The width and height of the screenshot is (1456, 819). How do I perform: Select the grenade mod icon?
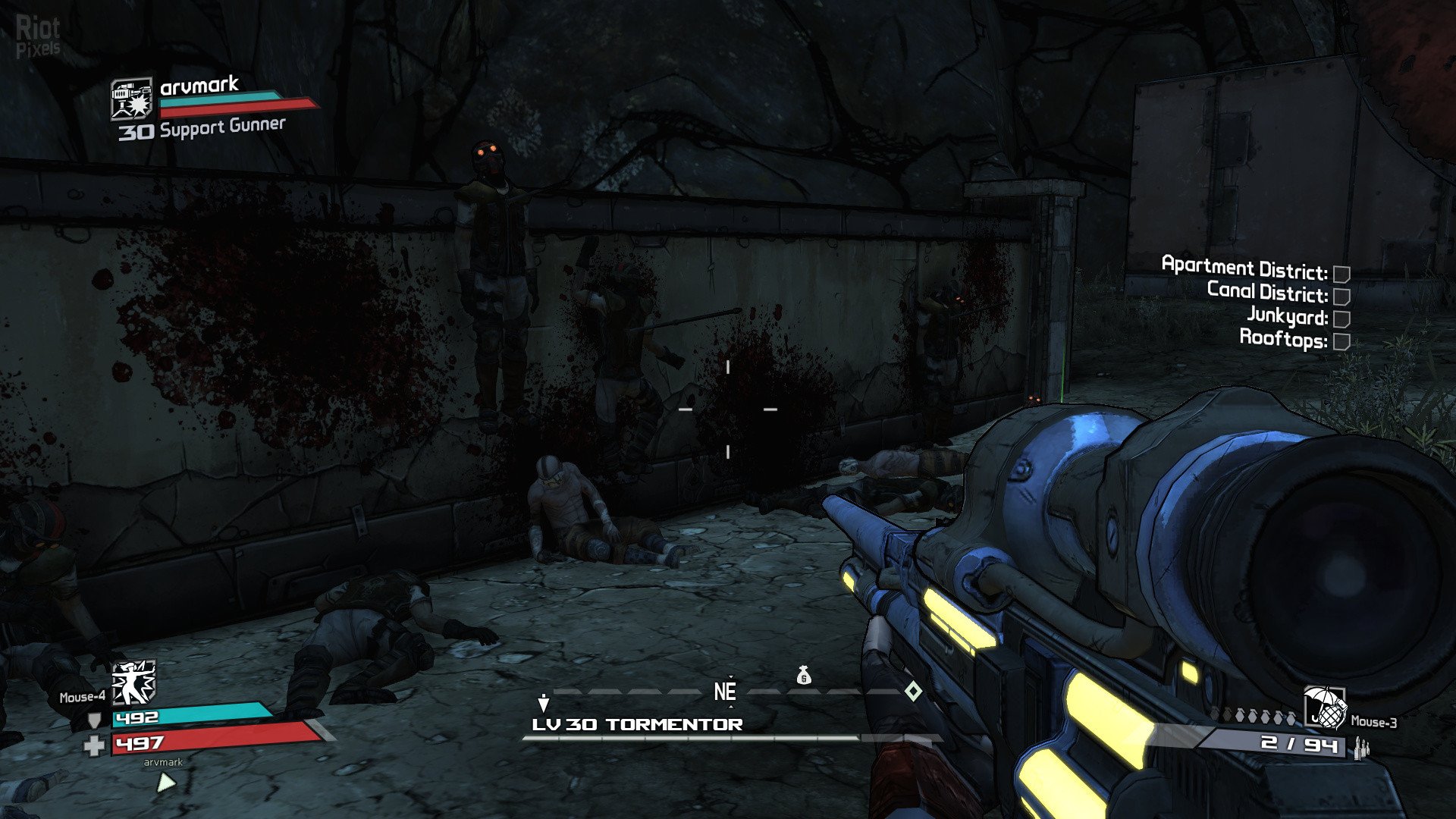(x=1324, y=707)
